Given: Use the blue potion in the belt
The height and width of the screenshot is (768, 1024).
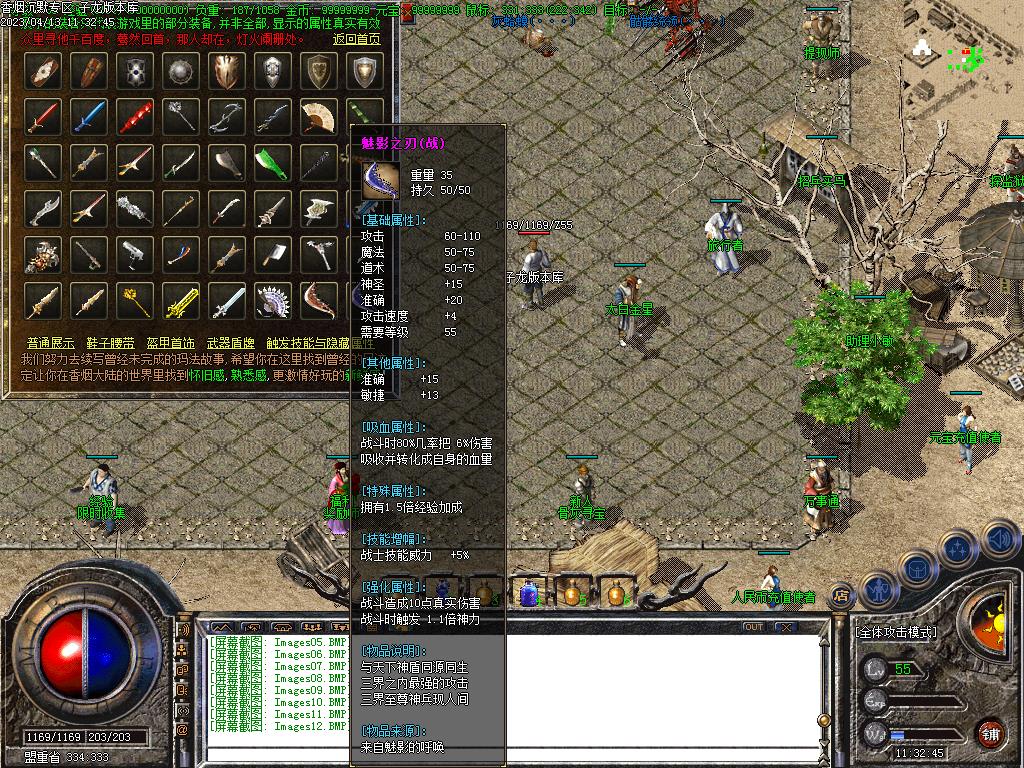Looking at the screenshot, I should coord(529,592).
